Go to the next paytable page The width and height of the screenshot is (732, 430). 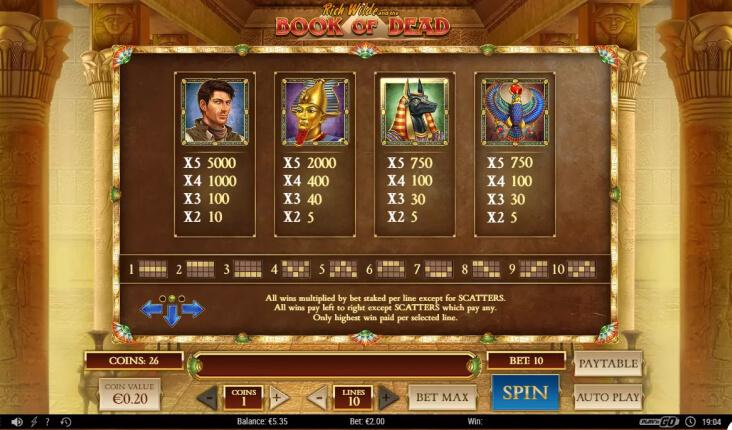[193, 309]
